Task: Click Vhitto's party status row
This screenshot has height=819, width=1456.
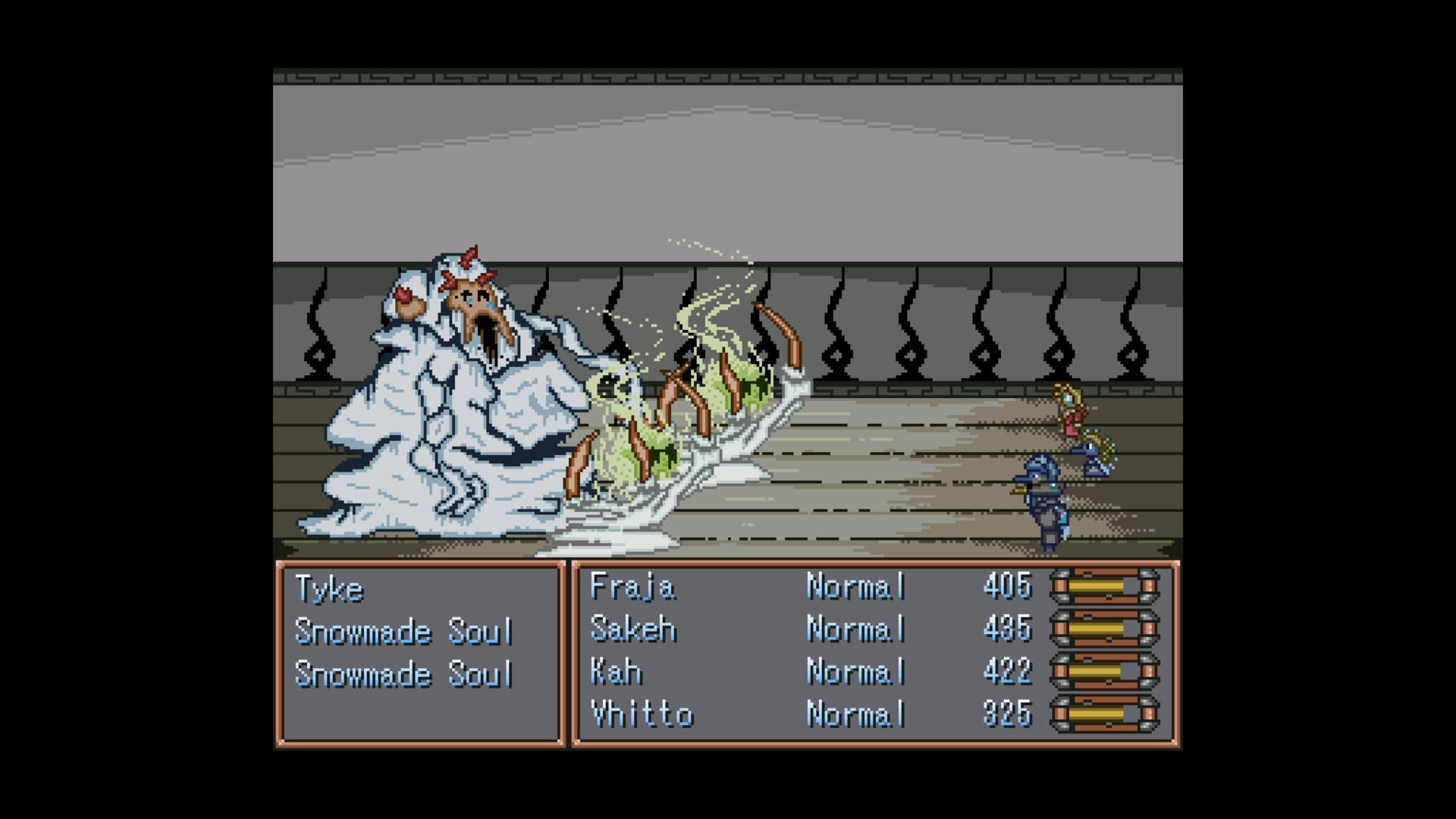Action: (642, 714)
